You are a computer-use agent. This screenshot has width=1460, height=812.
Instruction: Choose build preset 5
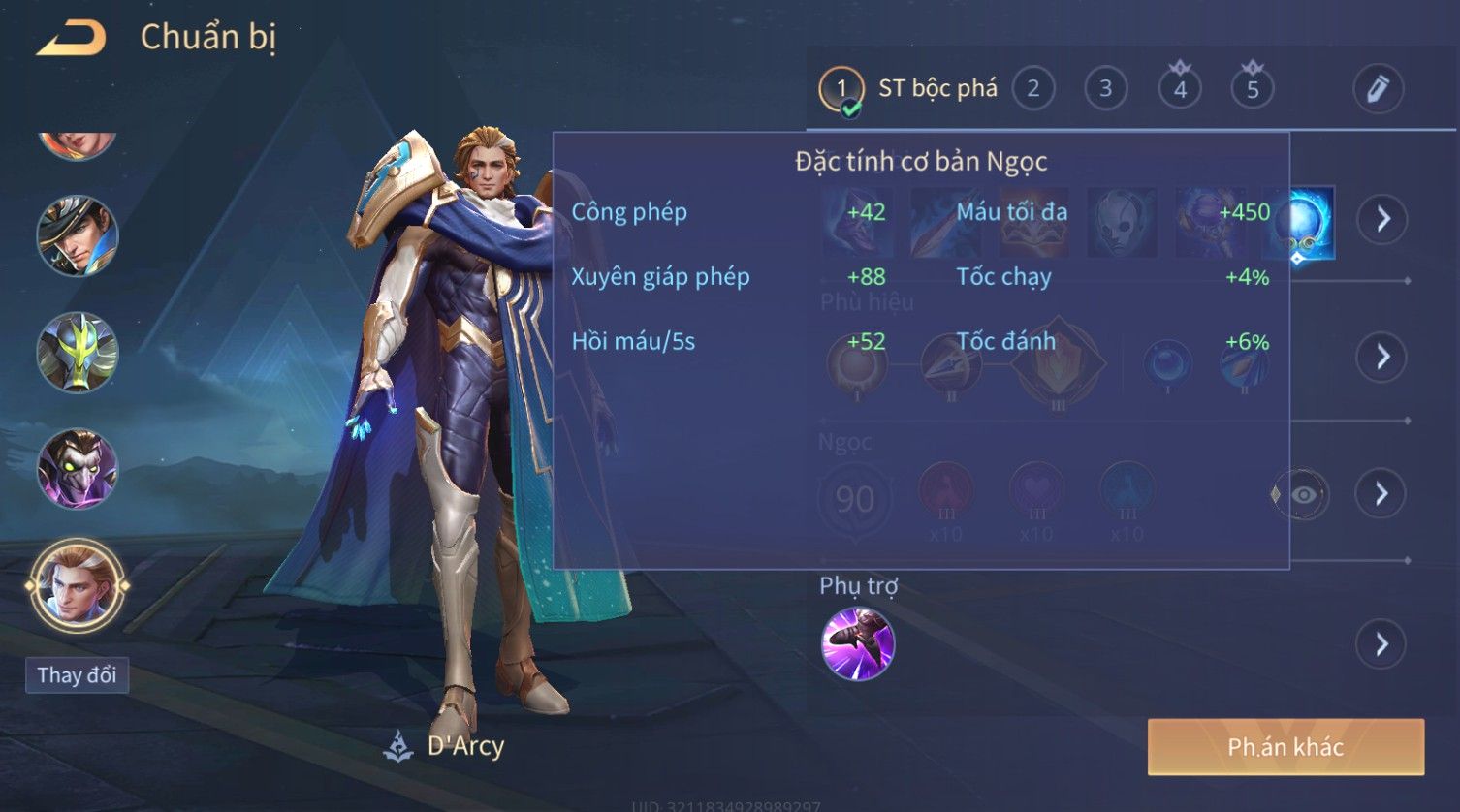(1253, 89)
